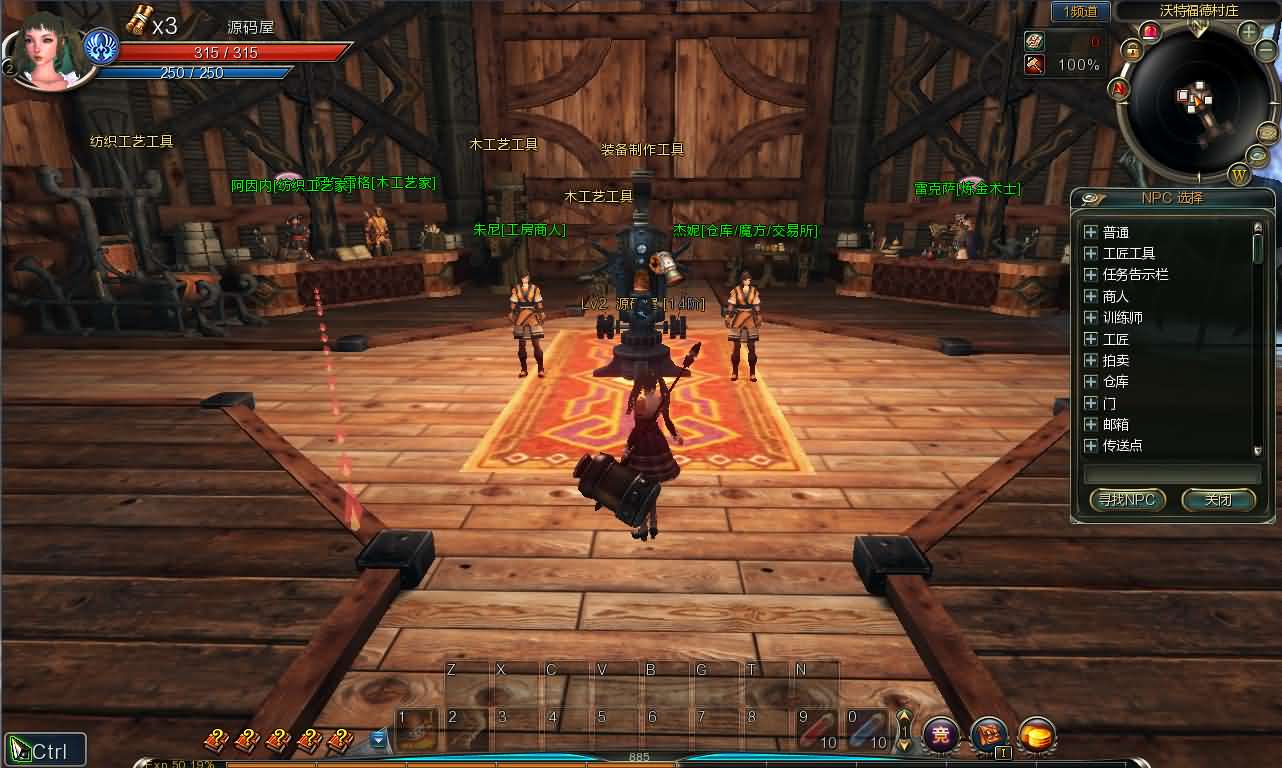Click the hammer icon beside the 100% indicator
1282x768 pixels.
pyautogui.click(x=1034, y=63)
